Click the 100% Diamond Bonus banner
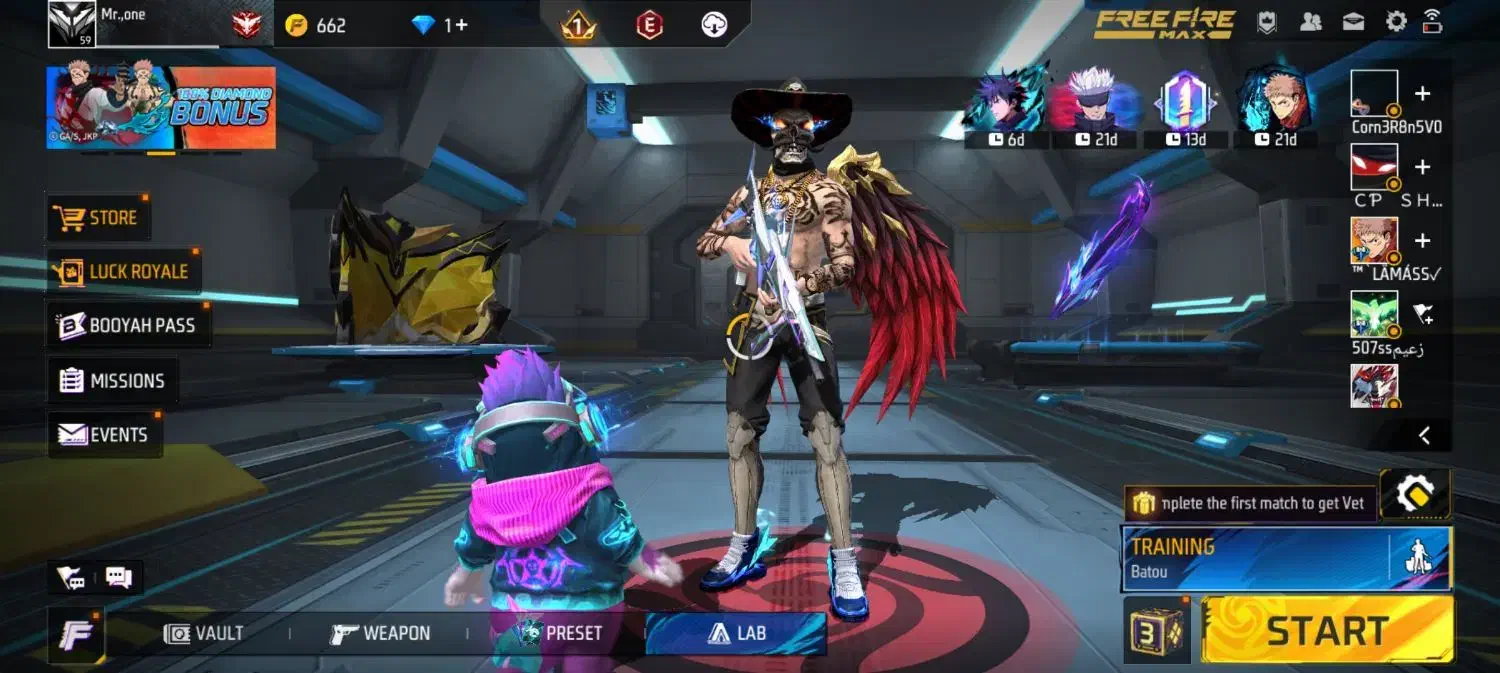The width and height of the screenshot is (1500, 673). 161,108
